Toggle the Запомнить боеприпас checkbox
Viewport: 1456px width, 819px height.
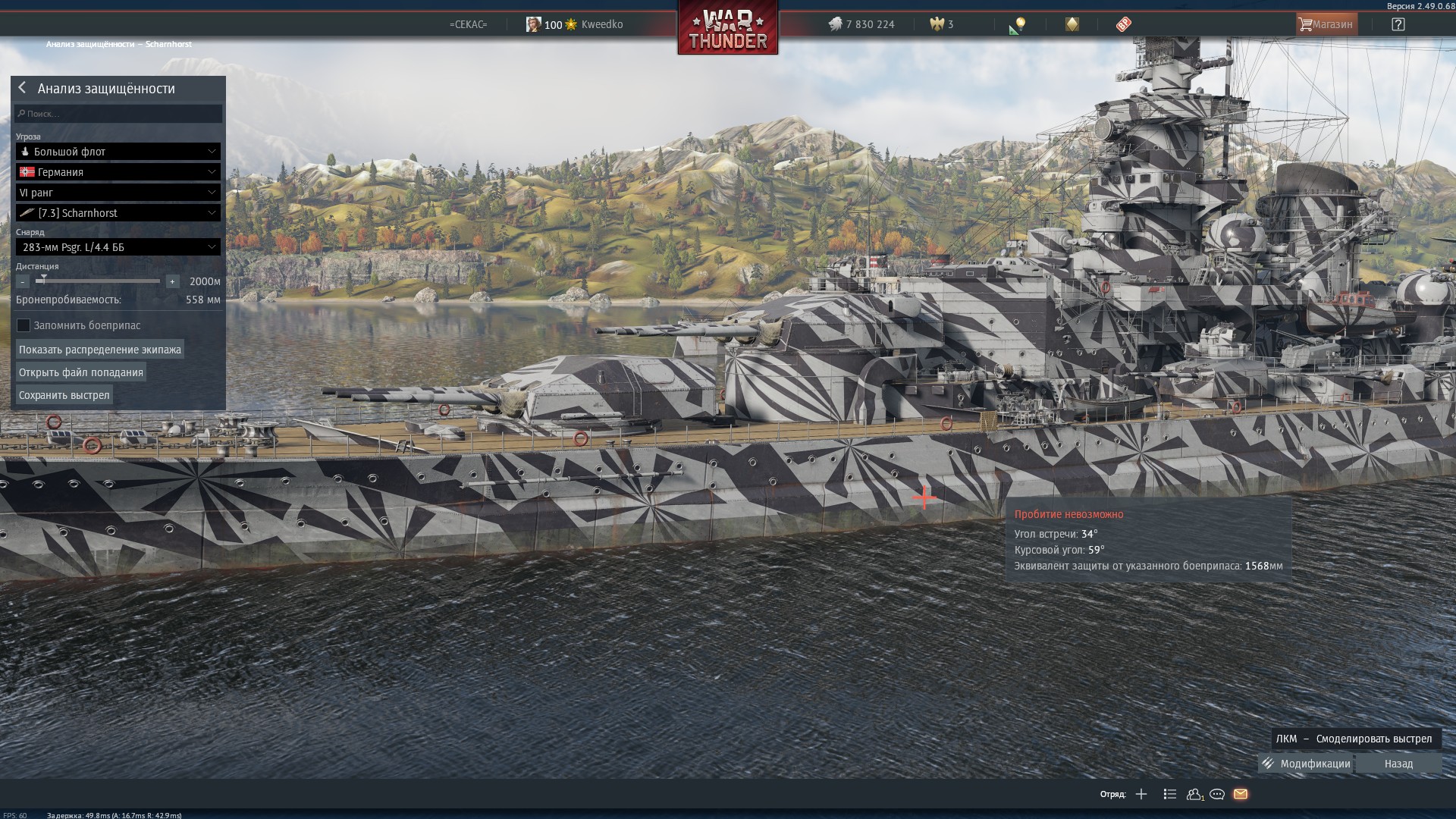point(24,325)
